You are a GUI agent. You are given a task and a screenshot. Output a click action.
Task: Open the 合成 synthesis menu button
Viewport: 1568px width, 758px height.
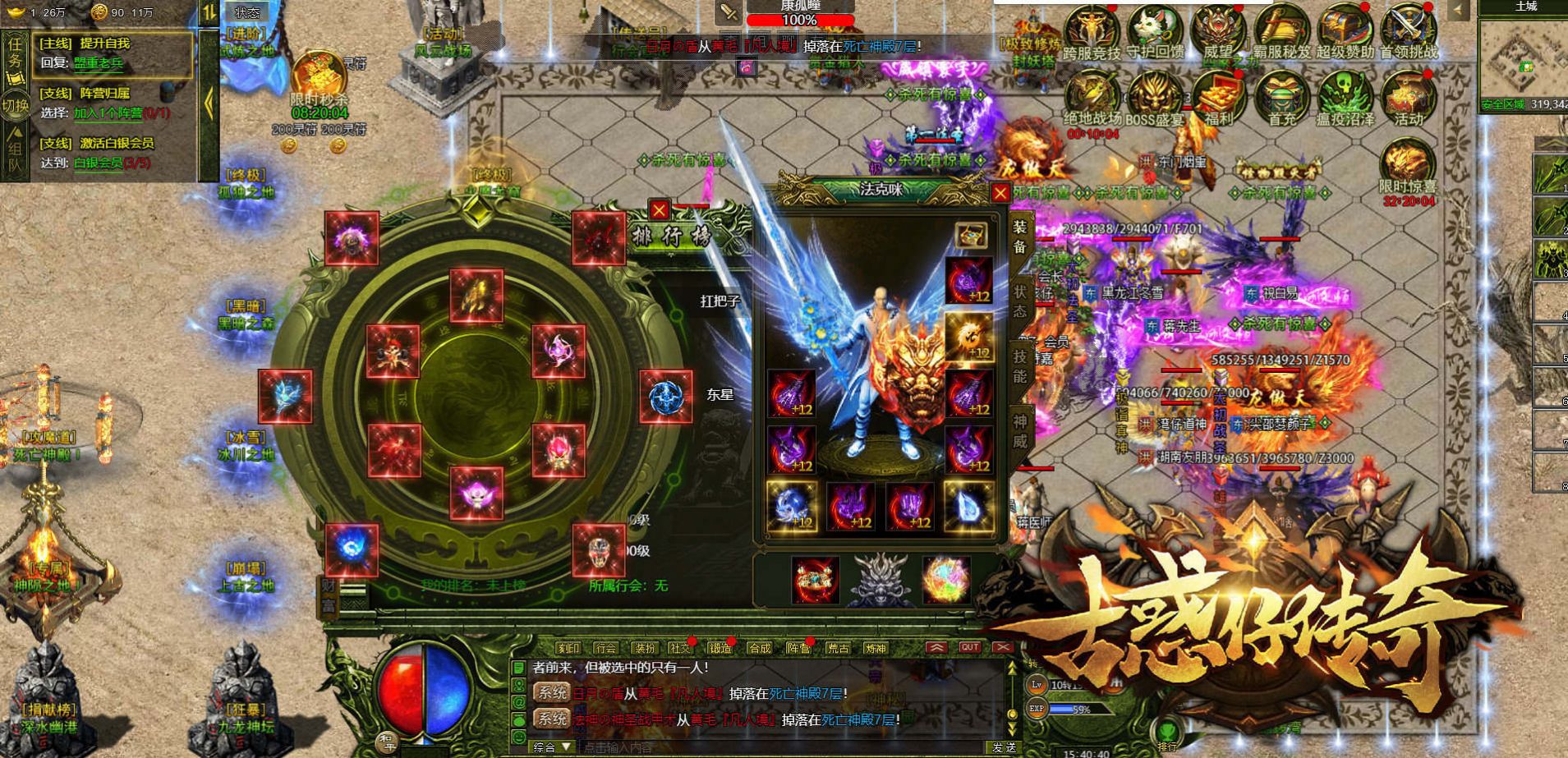[760, 648]
